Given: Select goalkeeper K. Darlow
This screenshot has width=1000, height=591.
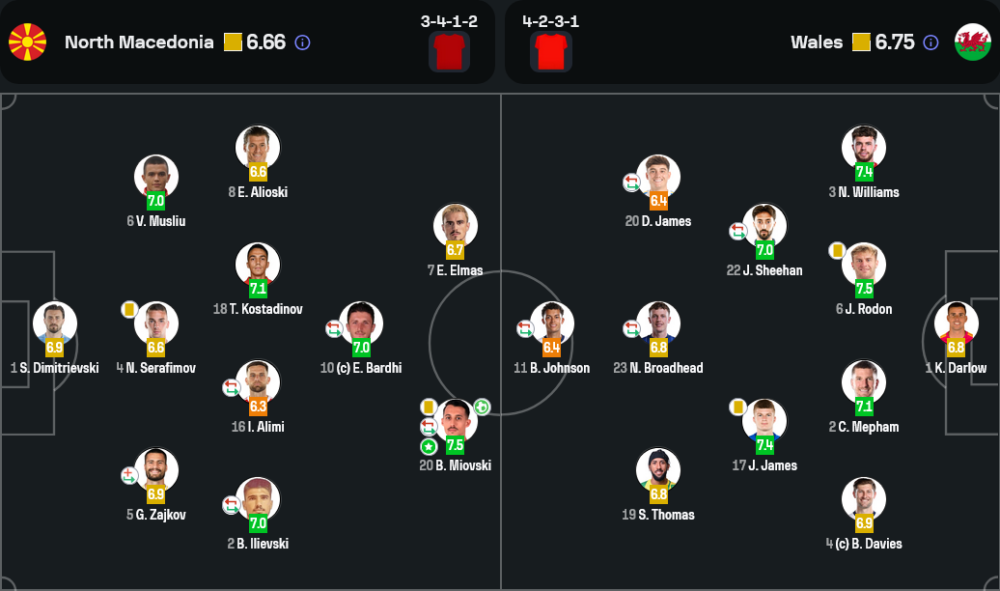Looking at the screenshot, I should pyautogui.click(x=956, y=325).
